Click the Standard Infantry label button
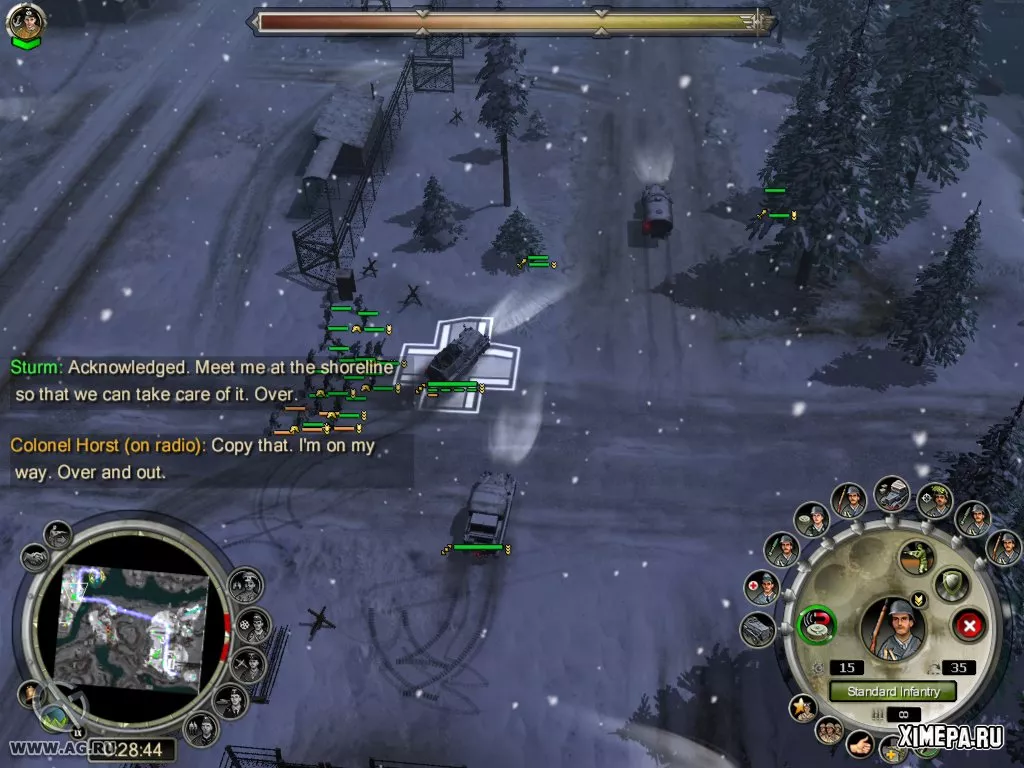The height and width of the screenshot is (768, 1024). (x=892, y=691)
